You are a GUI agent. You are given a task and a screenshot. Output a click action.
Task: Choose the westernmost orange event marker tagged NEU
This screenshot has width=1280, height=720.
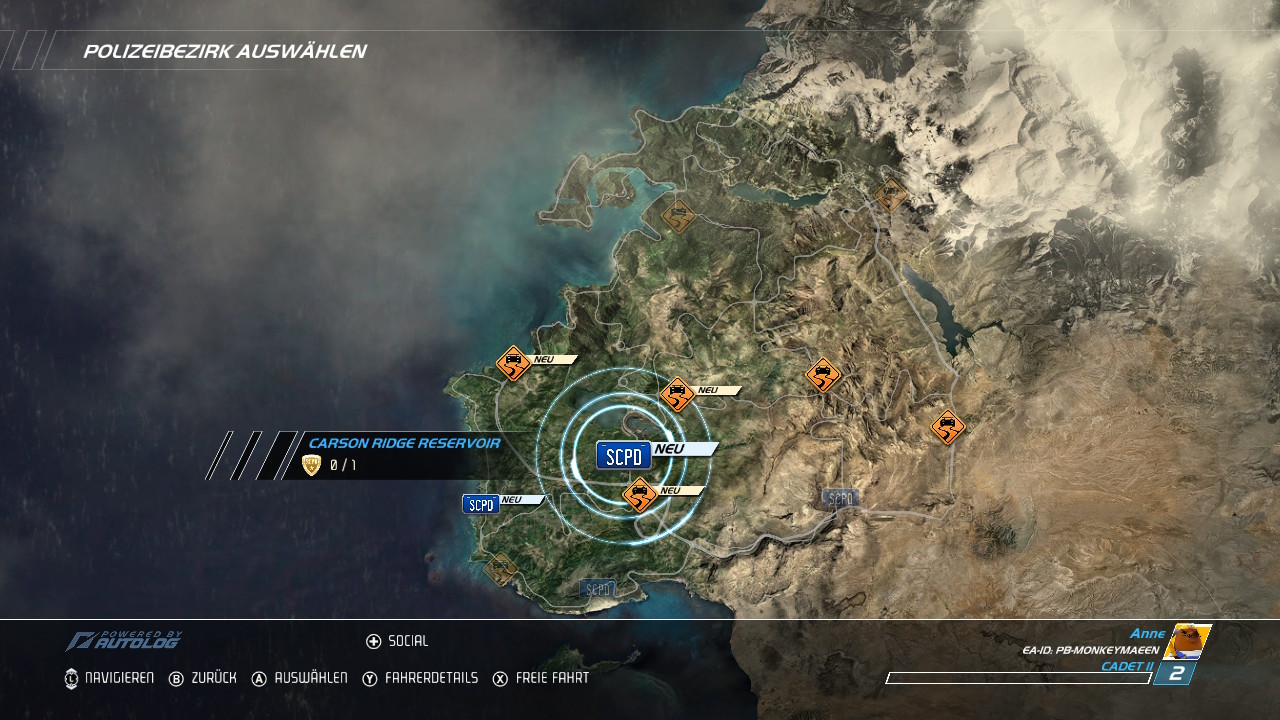[x=513, y=363]
